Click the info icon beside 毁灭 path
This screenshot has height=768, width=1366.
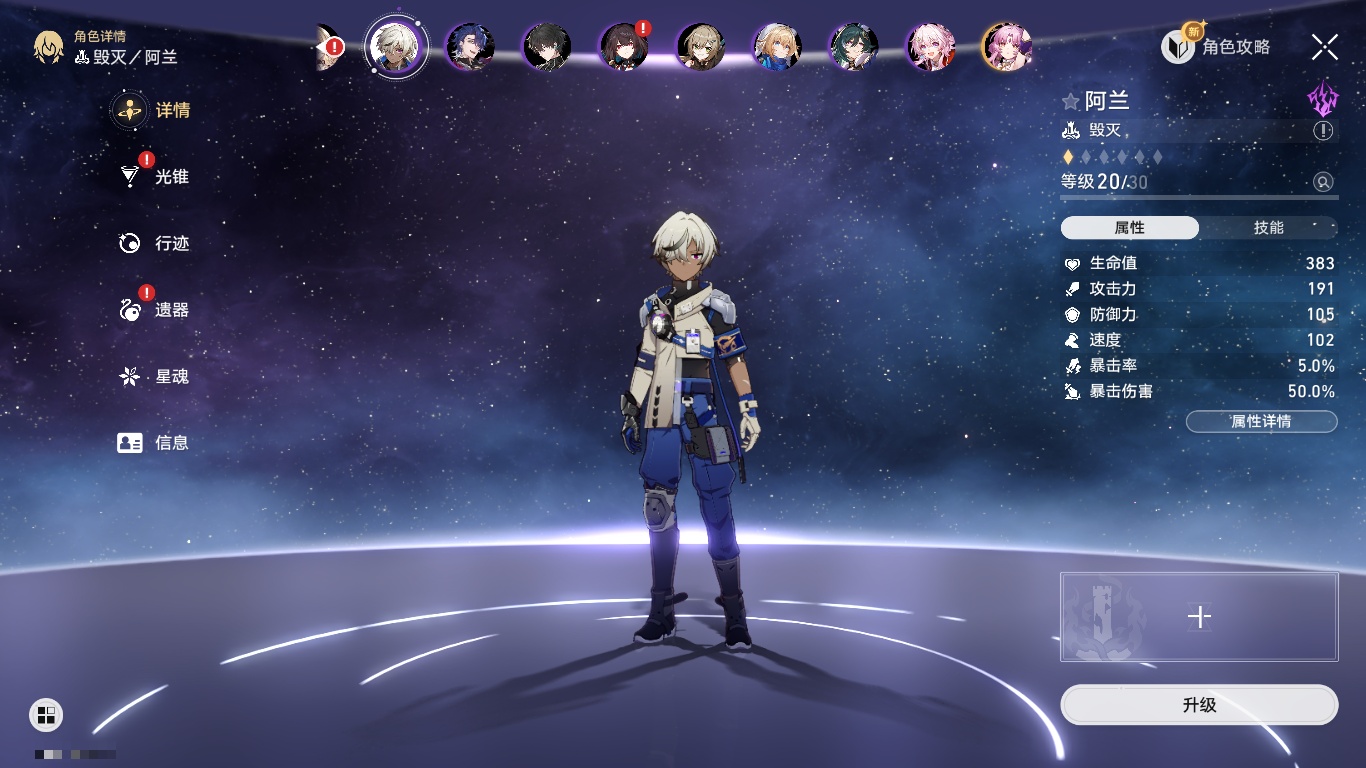tap(1323, 130)
